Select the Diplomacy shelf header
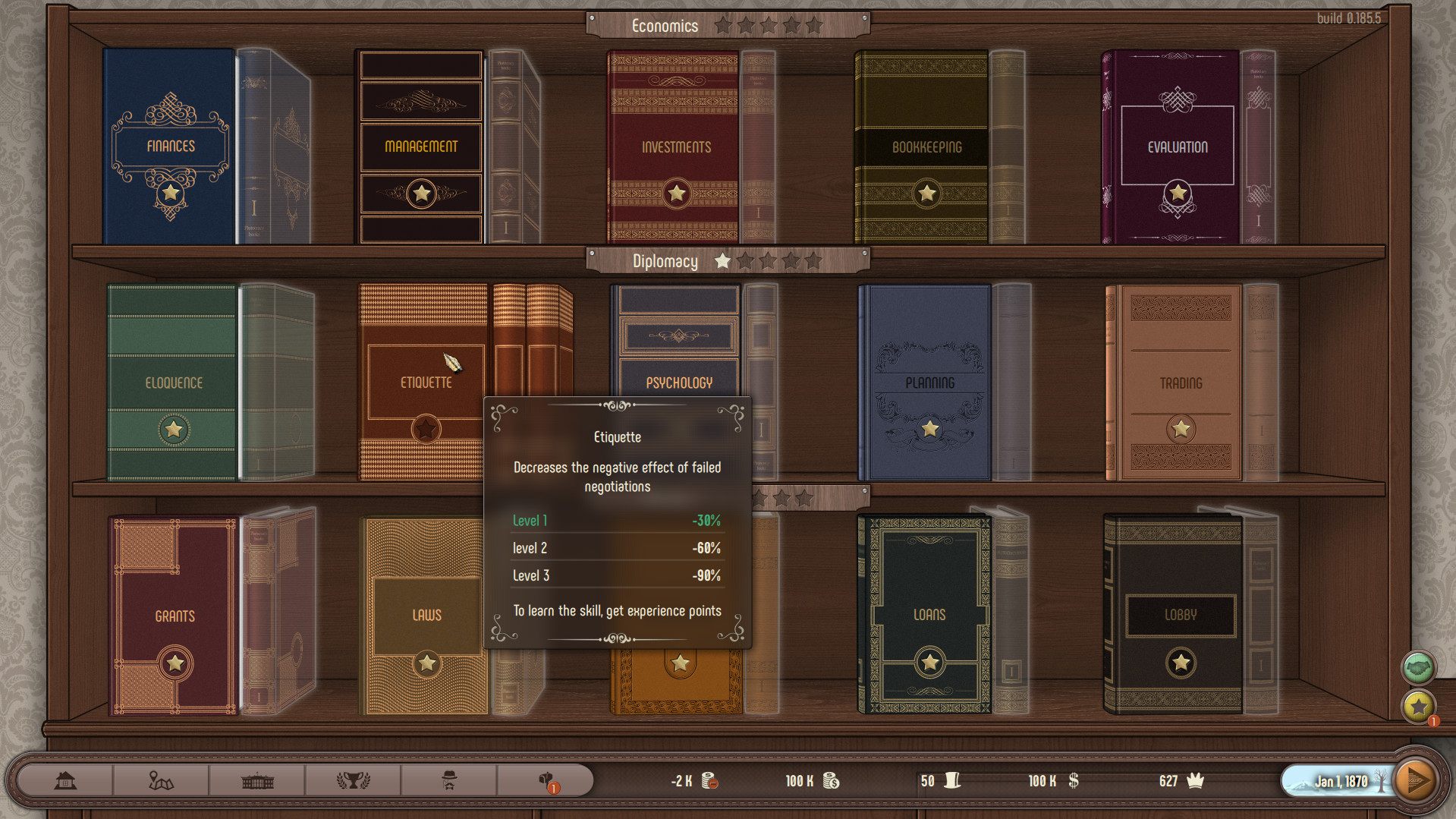The height and width of the screenshot is (819, 1456). (x=666, y=261)
